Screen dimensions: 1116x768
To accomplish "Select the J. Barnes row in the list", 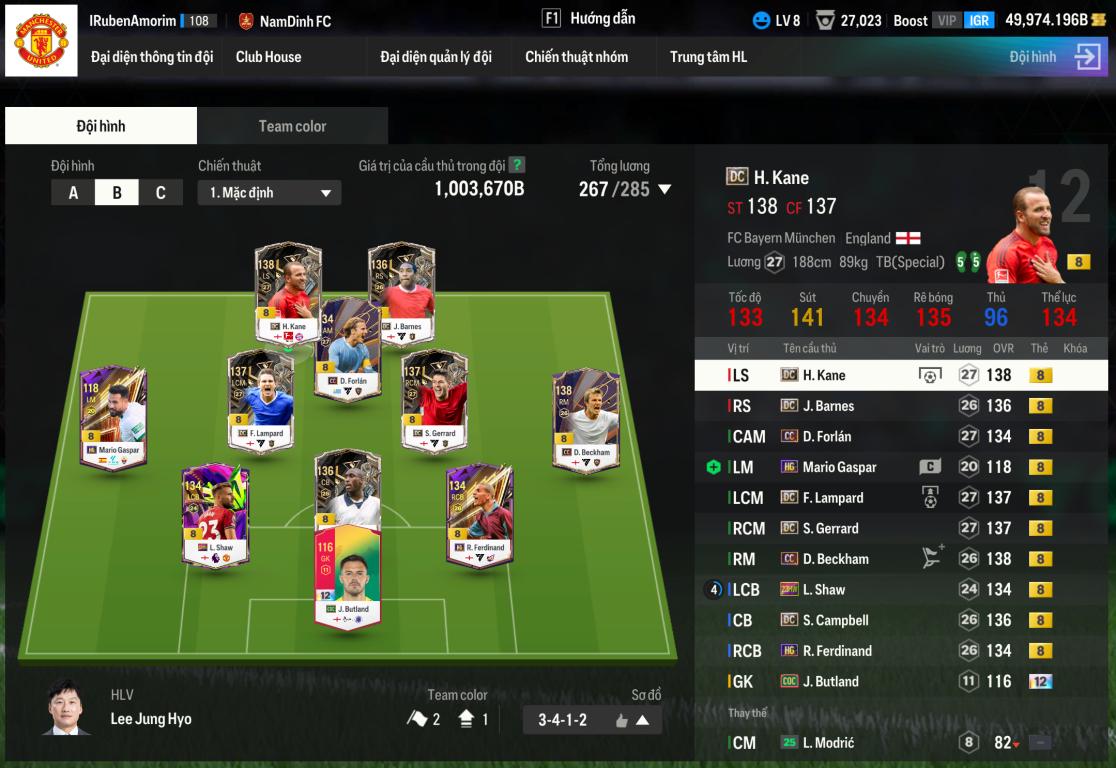I will (x=900, y=406).
